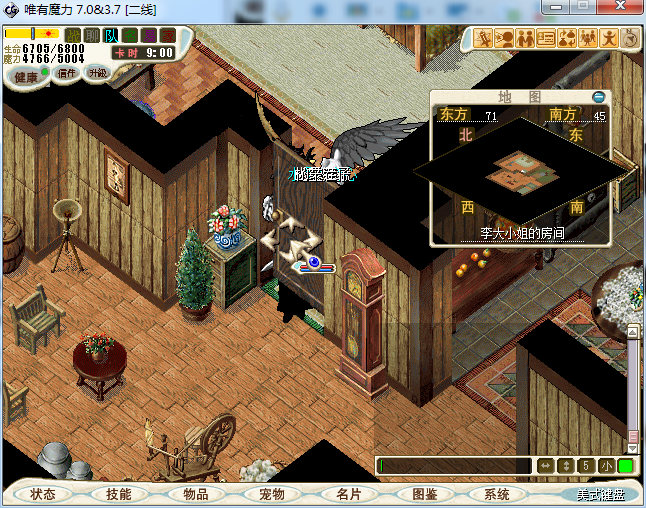
Task: Open the 状态 status menu
Action: tap(43, 494)
